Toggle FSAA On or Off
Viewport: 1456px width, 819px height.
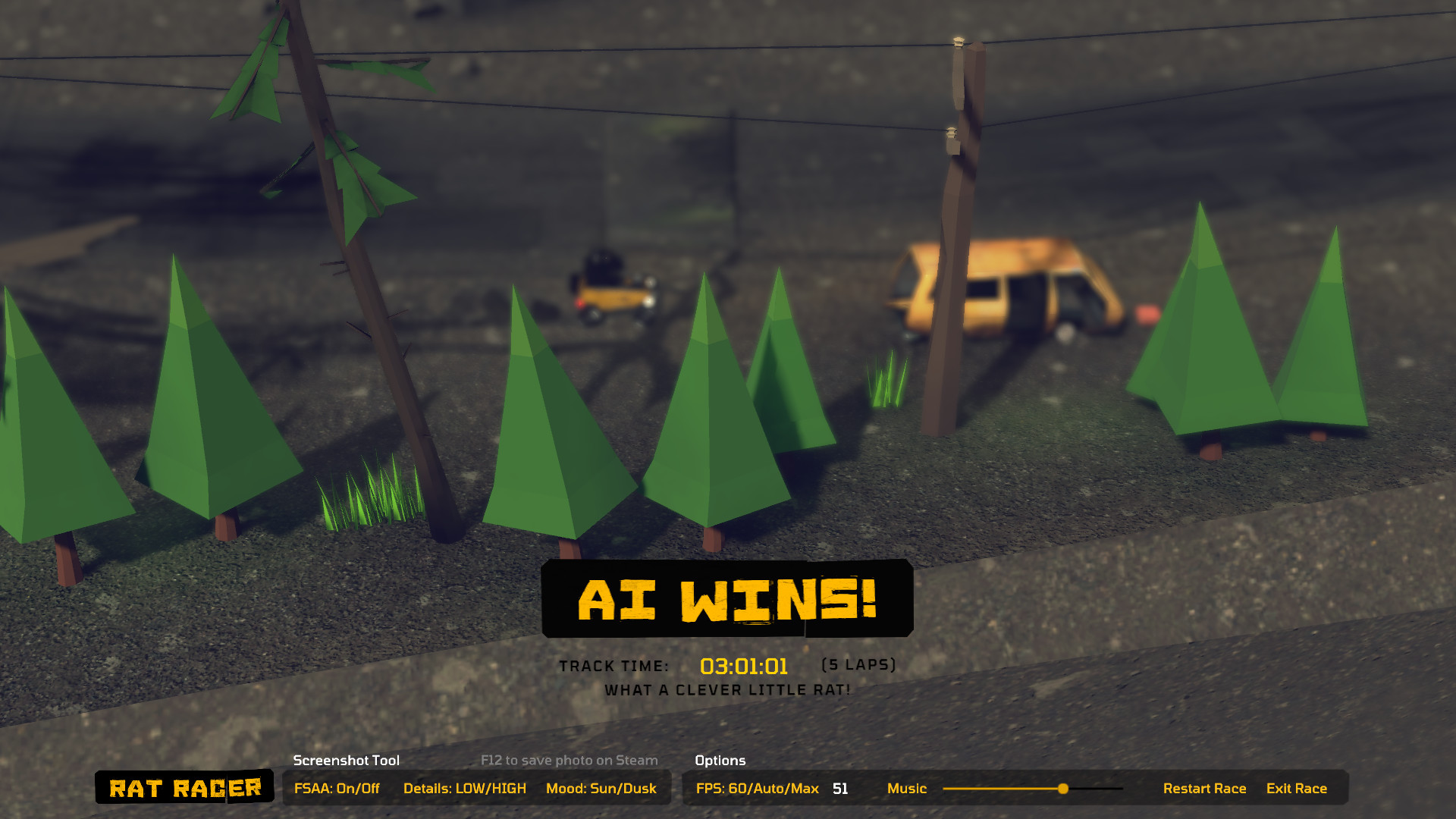point(336,789)
